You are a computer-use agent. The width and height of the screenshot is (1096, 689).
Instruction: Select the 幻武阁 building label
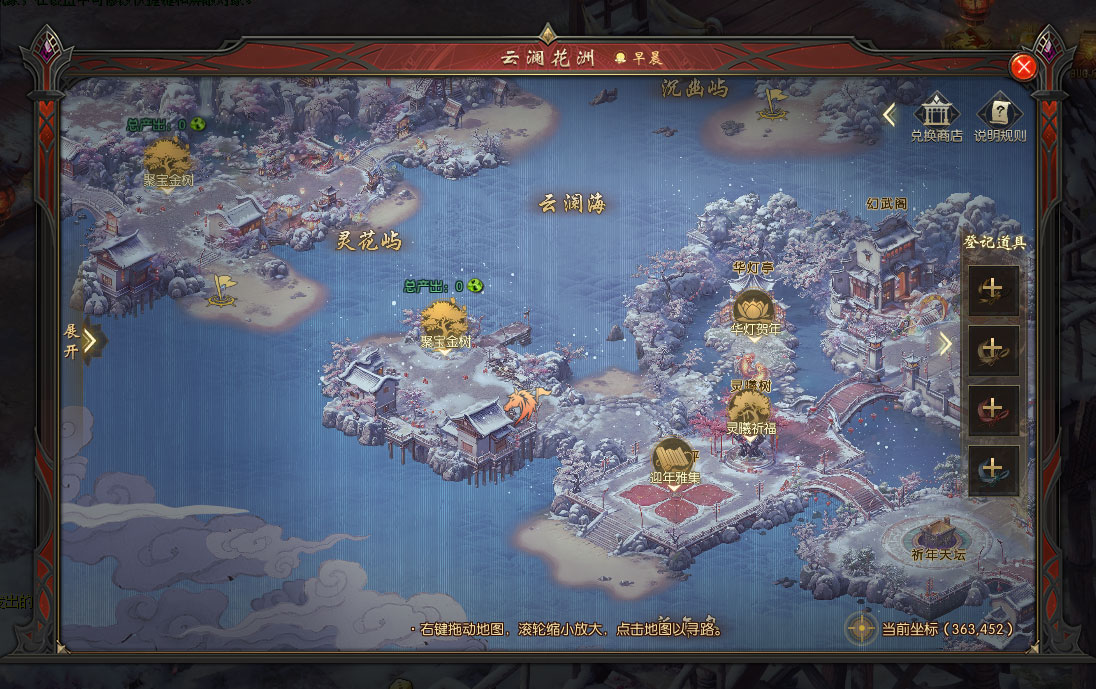[x=886, y=204]
